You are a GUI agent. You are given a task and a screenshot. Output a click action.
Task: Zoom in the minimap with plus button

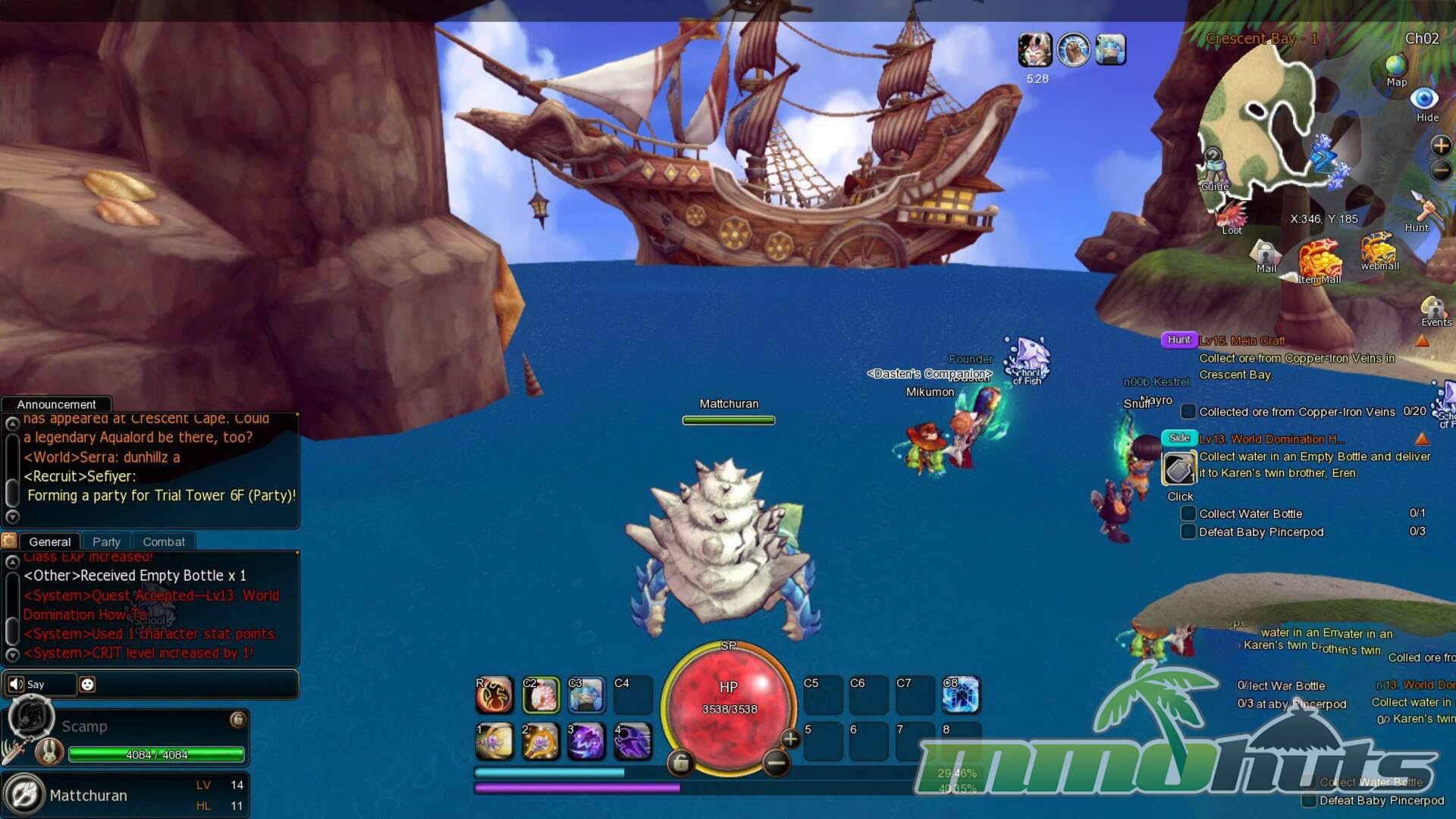click(x=1440, y=145)
